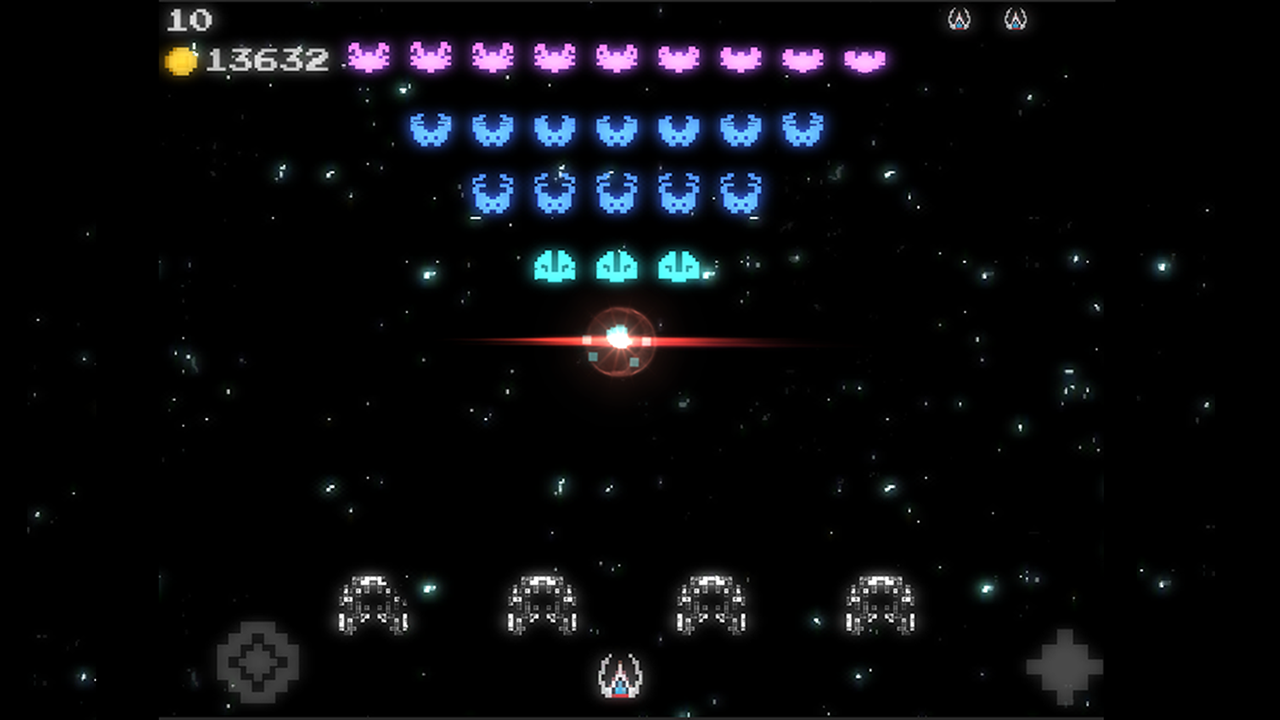Select the rightmost life ship icon

[x=1014, y=18]
